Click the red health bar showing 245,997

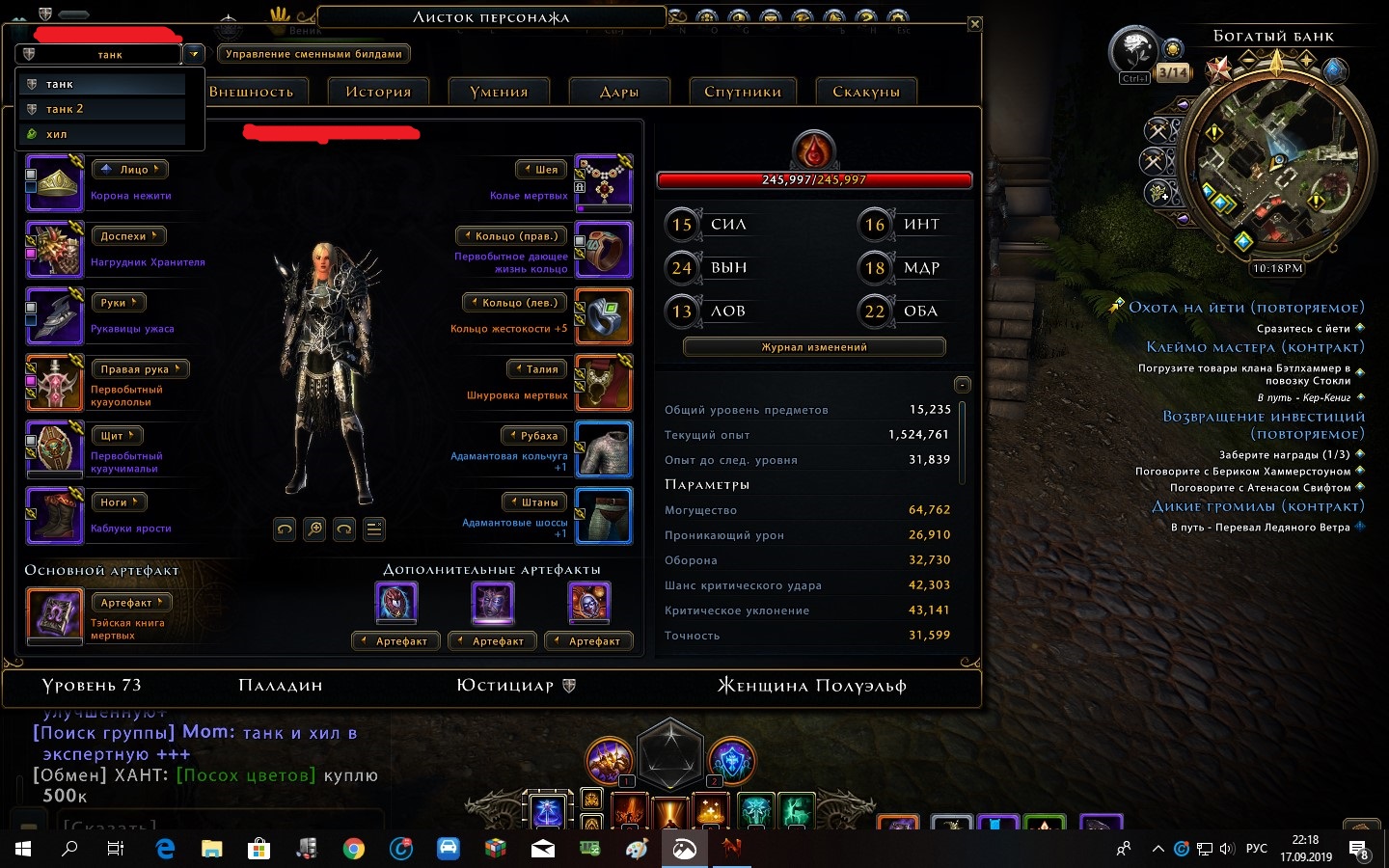click(813, 179)
